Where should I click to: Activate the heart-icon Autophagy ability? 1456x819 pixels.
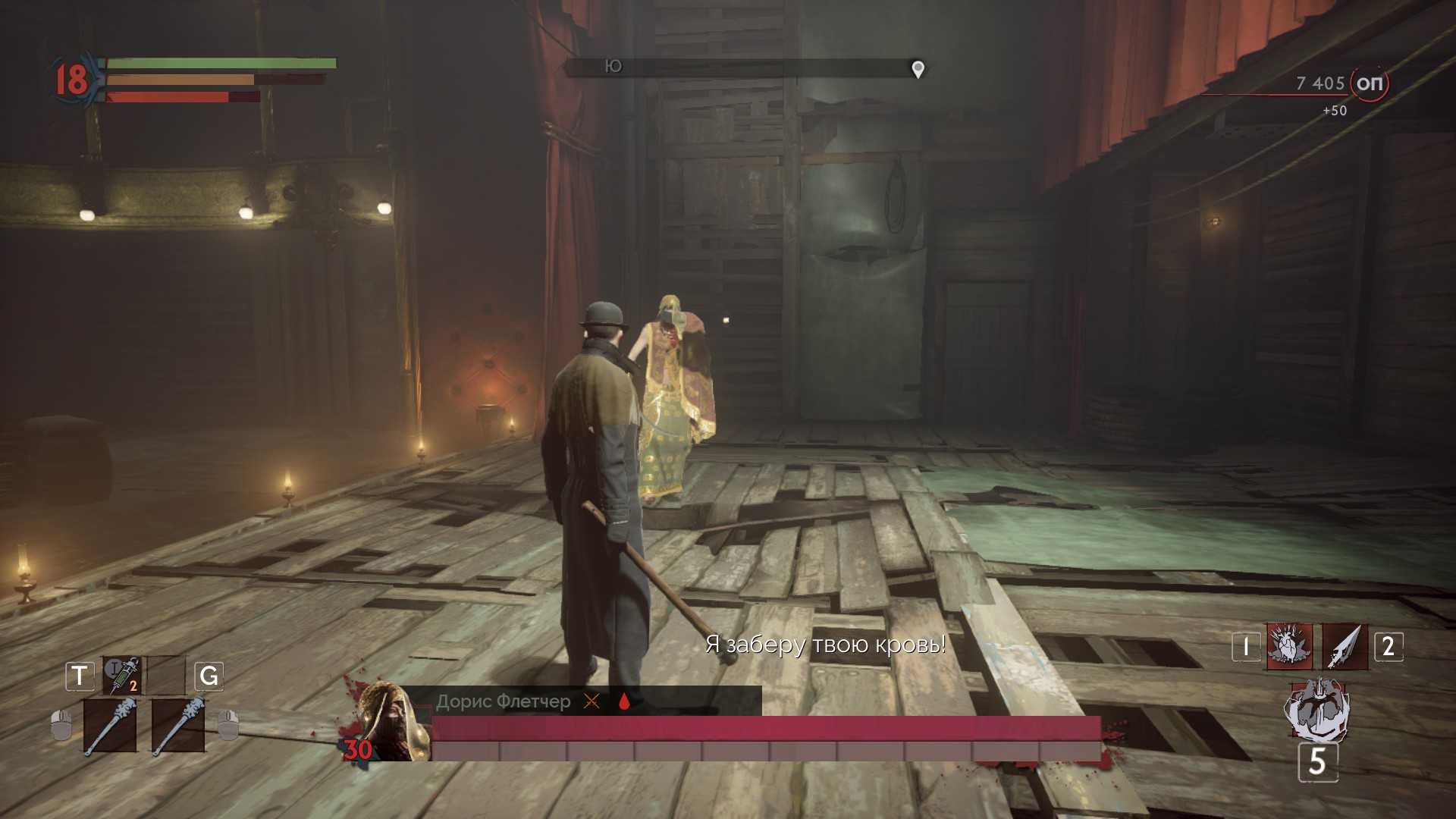(x=1288, y=647)
